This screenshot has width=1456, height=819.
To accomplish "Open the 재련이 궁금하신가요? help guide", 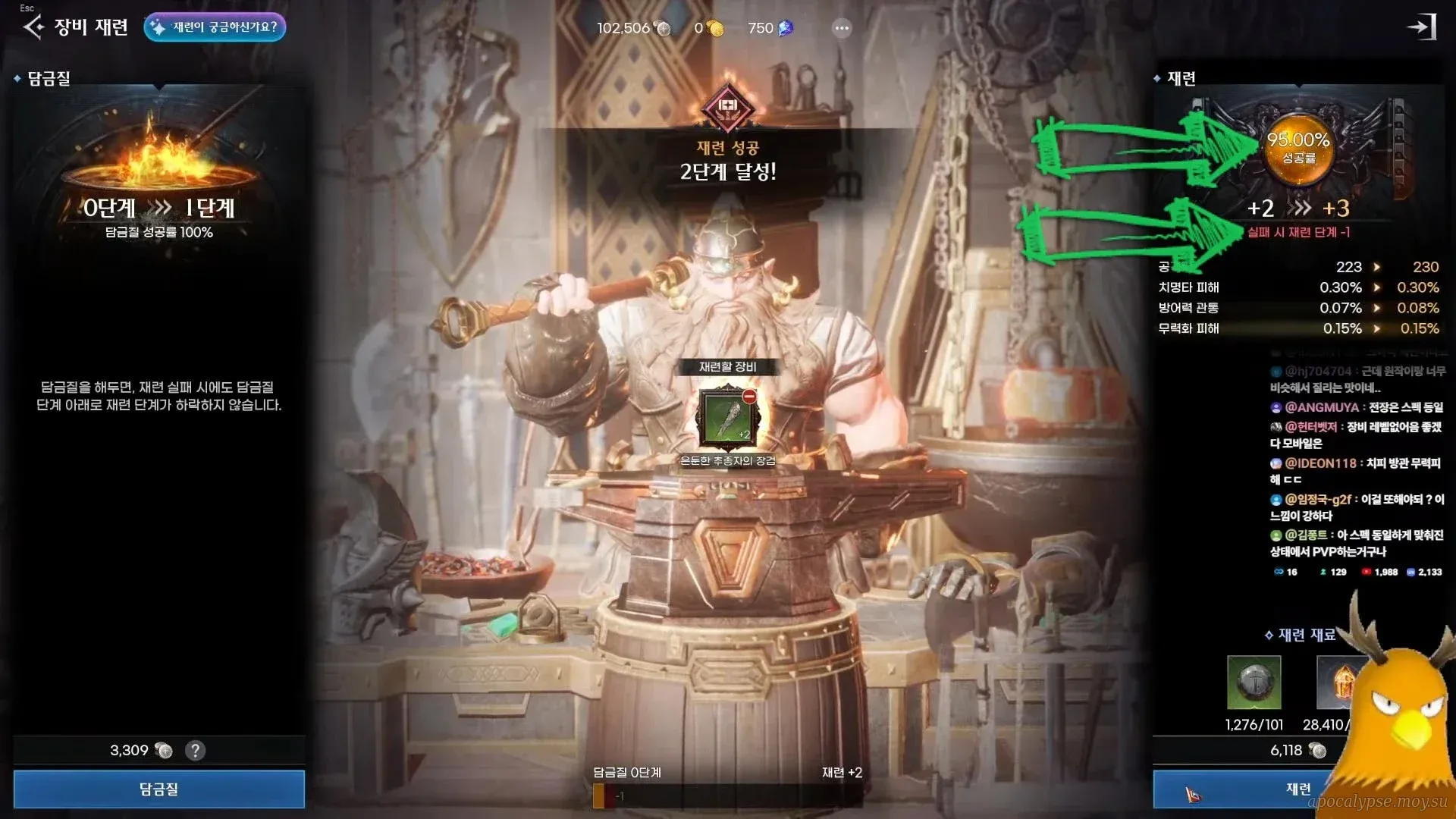I will 215,27.
